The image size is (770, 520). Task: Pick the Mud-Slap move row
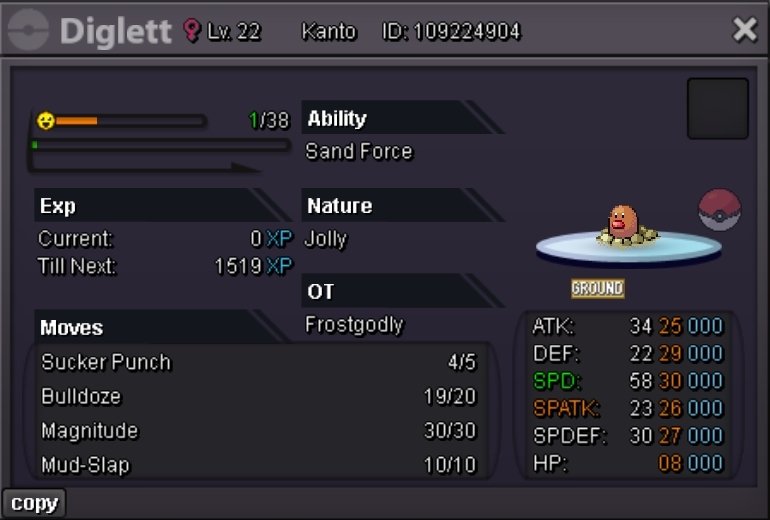[258, 465]
